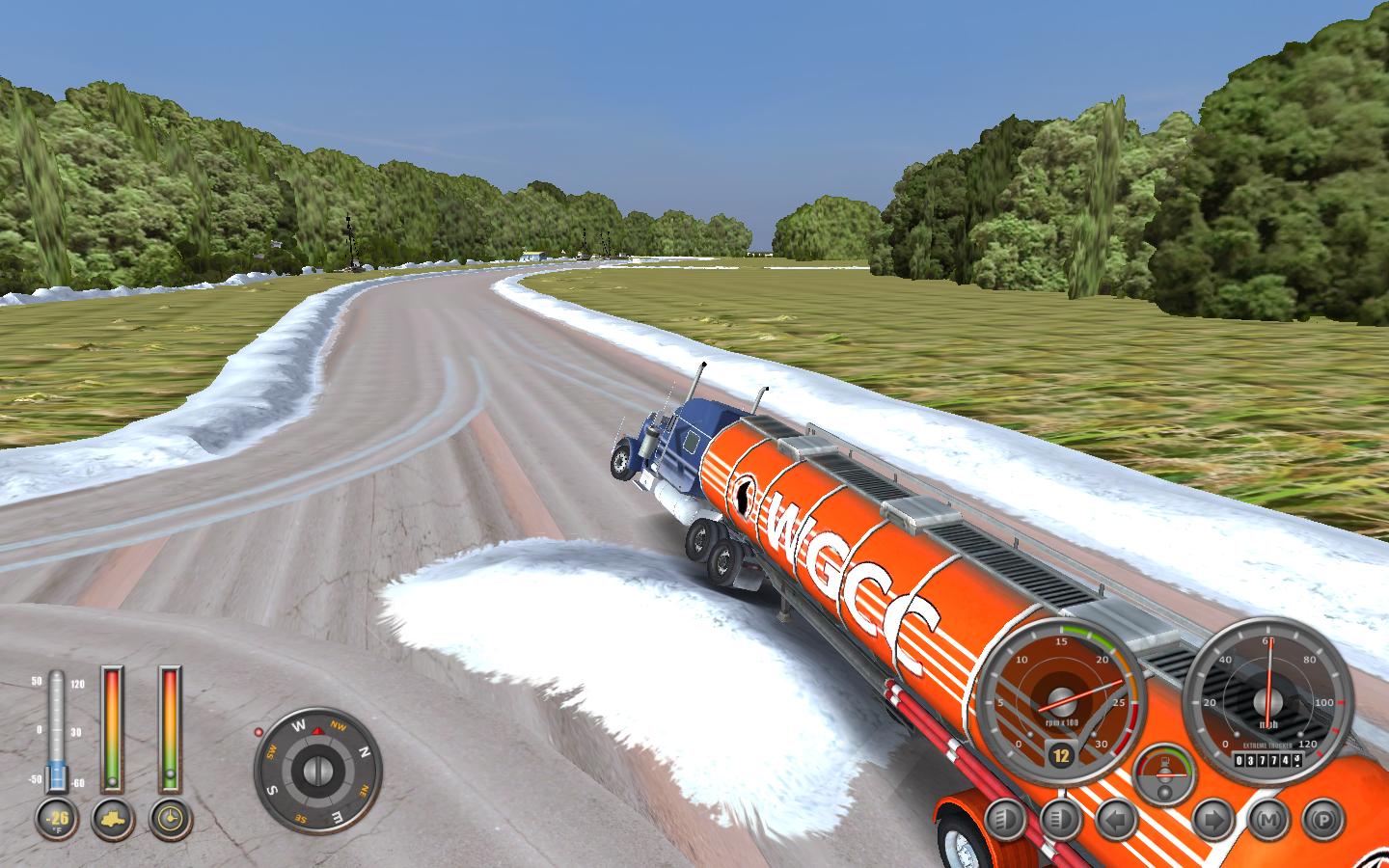Click the compass dial
The width and height of the screenshot is (1389, 868).
[317, 771]
